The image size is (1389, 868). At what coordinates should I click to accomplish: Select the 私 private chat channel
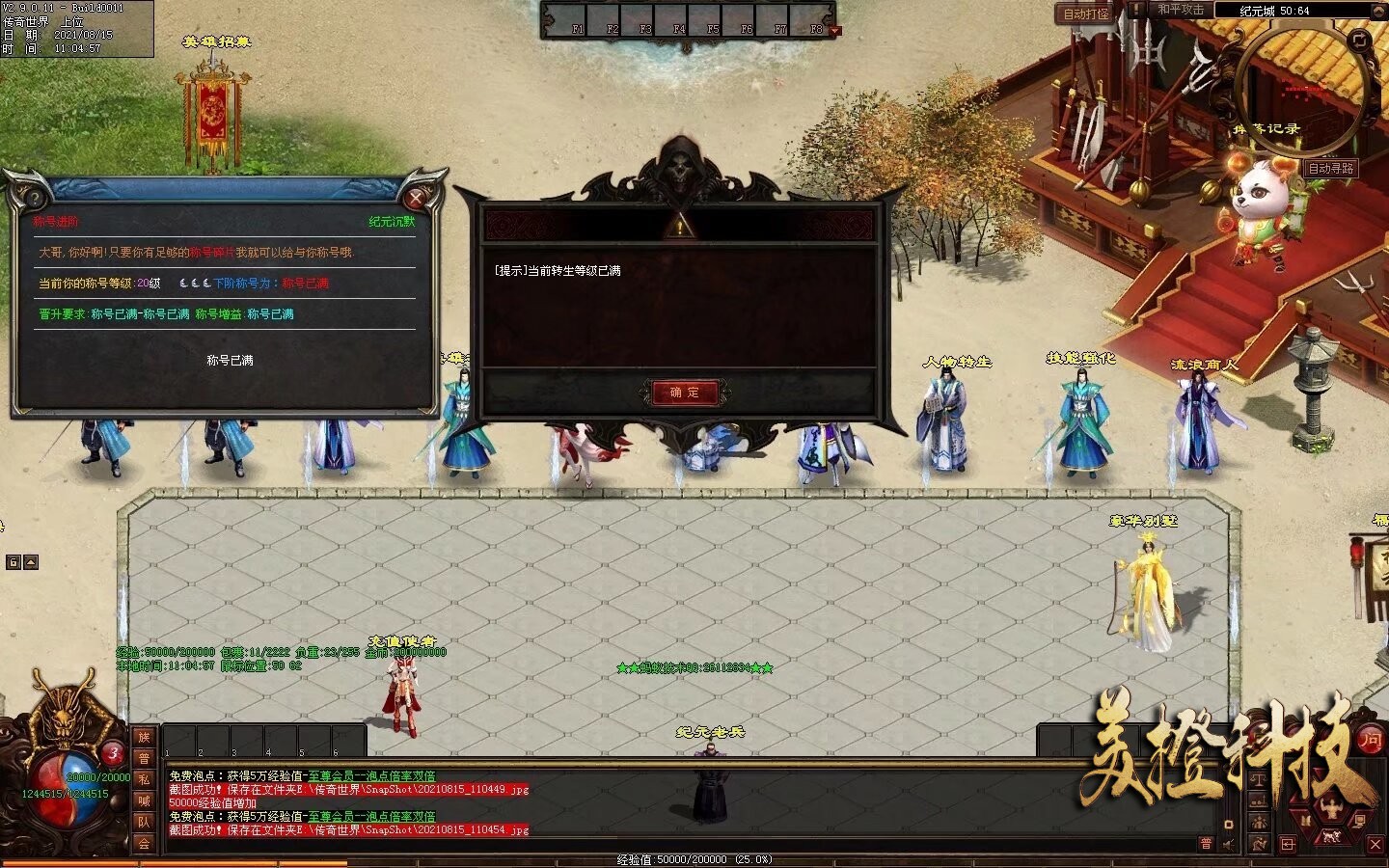click(144, 780)
